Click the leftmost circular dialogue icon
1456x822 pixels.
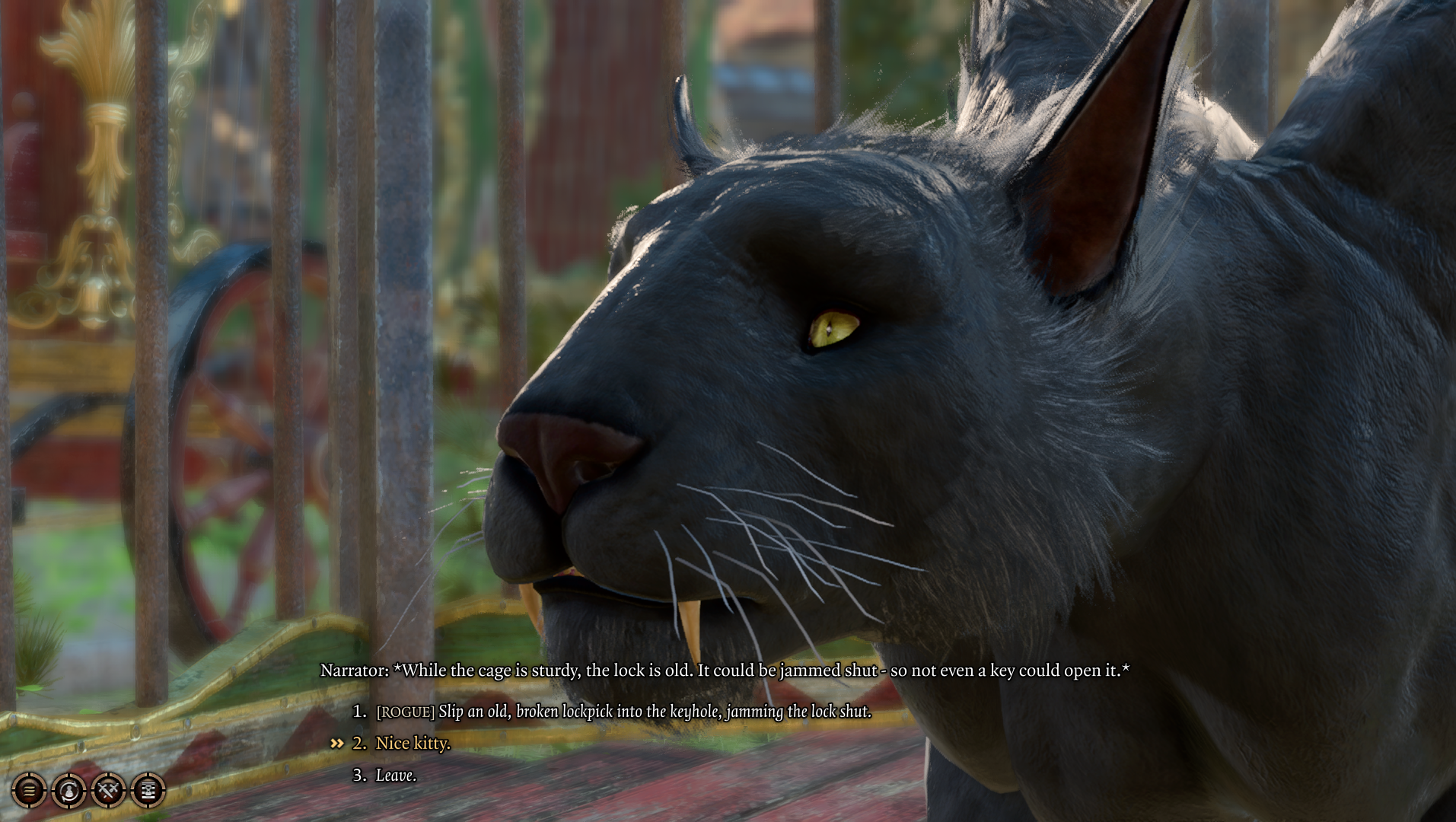[30, 792]
